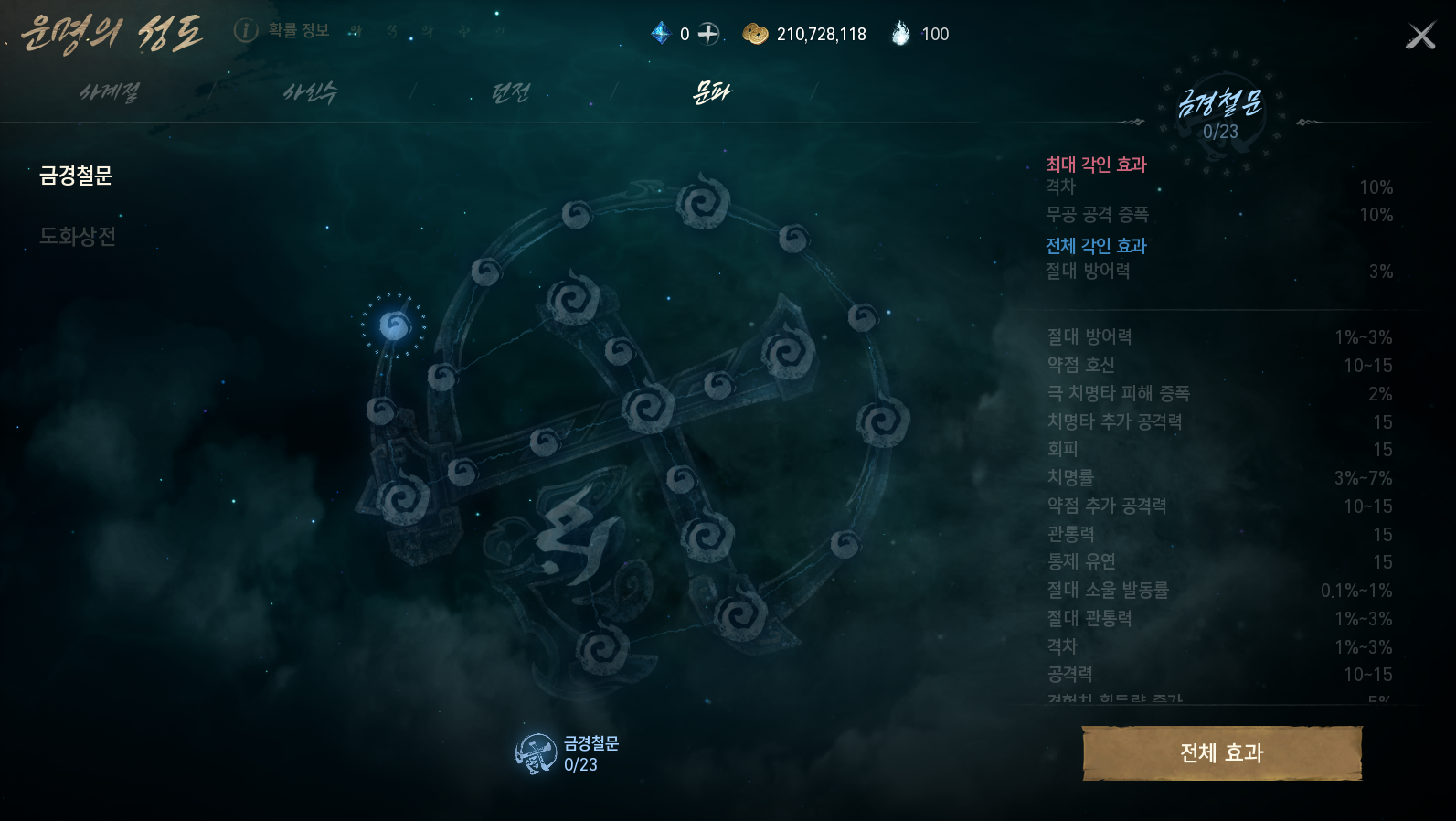Show 전체 효과 total effects

1221,752
